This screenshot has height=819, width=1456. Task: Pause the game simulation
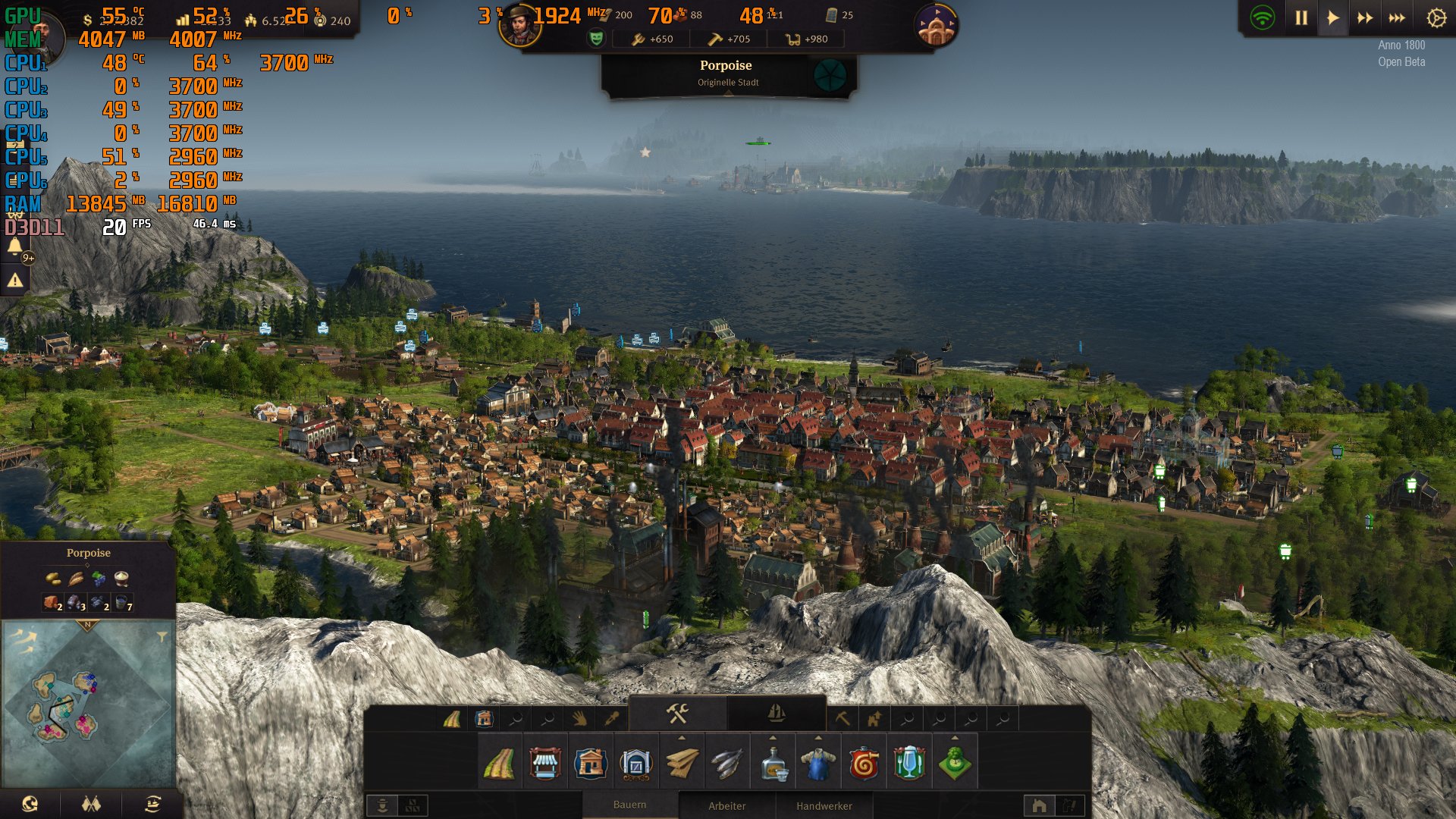pos(1301,18)
